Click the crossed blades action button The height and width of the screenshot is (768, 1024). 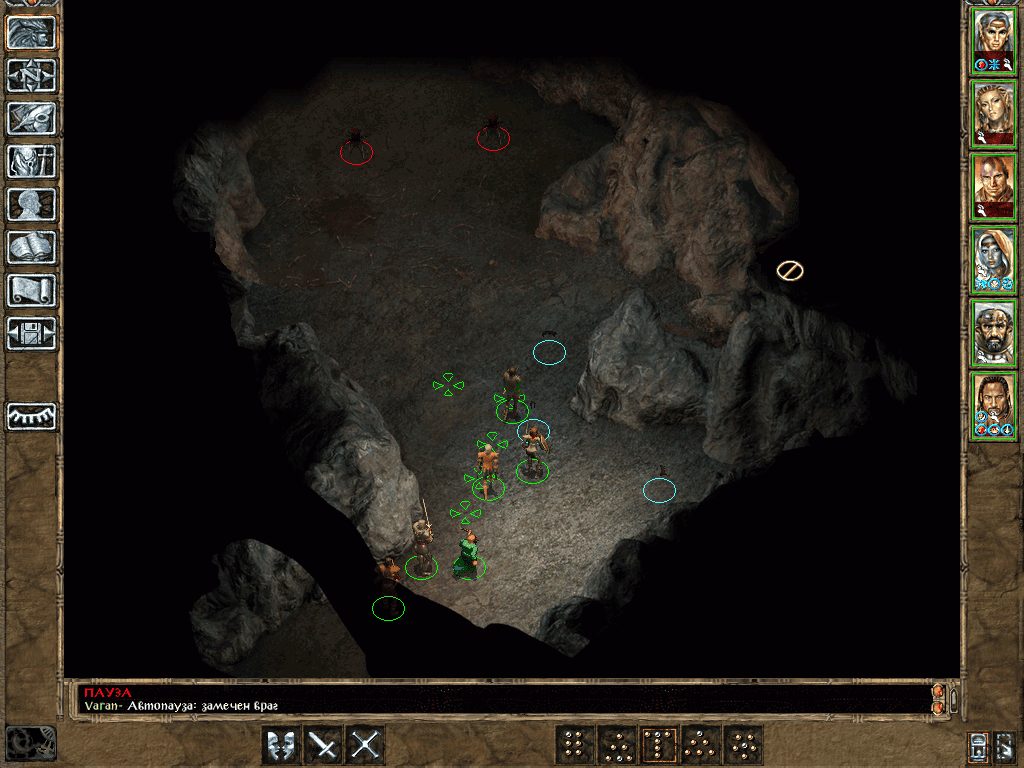366,745
